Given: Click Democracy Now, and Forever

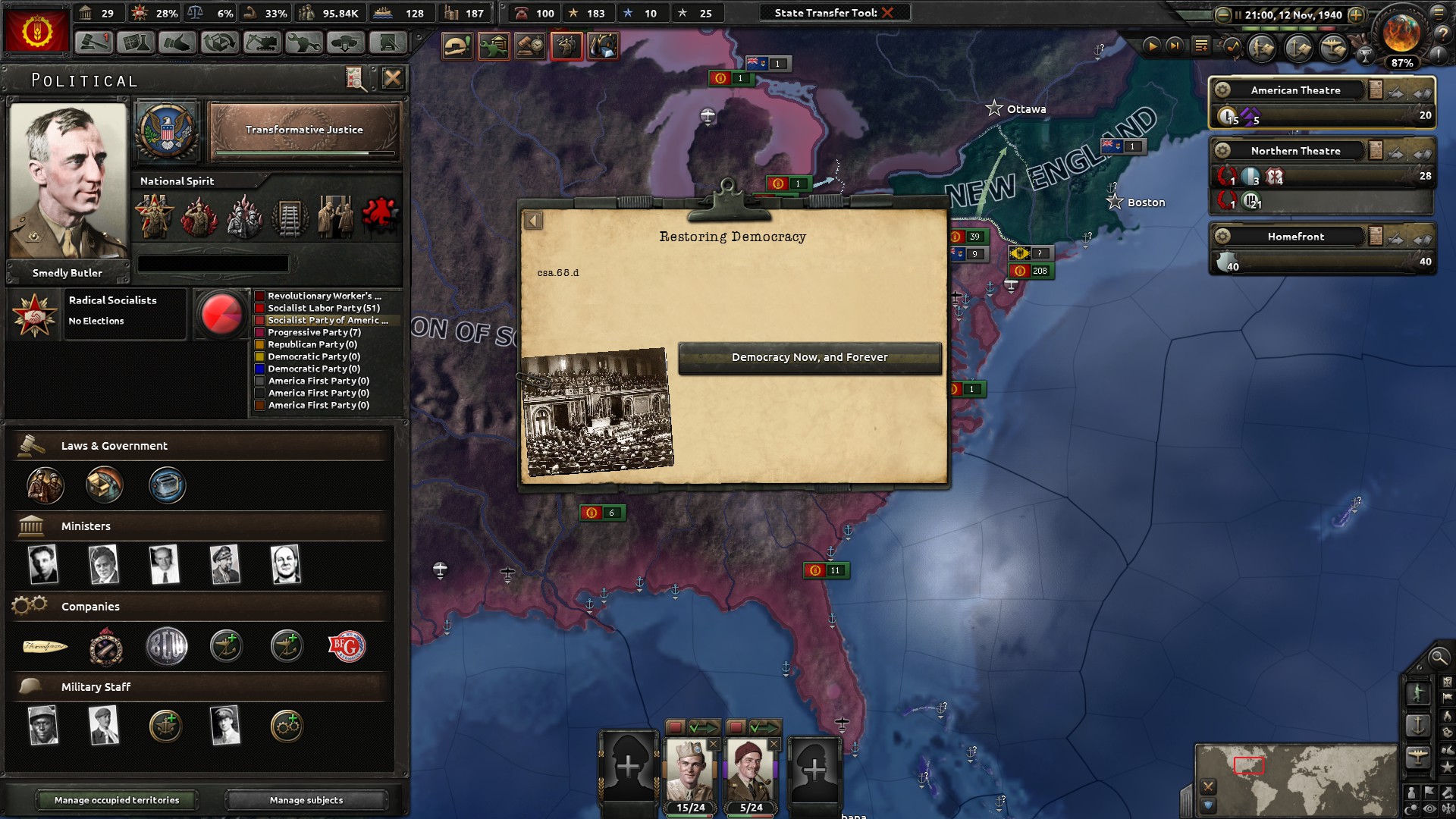Looking at the screenshot, I should [x=809, y=357].
